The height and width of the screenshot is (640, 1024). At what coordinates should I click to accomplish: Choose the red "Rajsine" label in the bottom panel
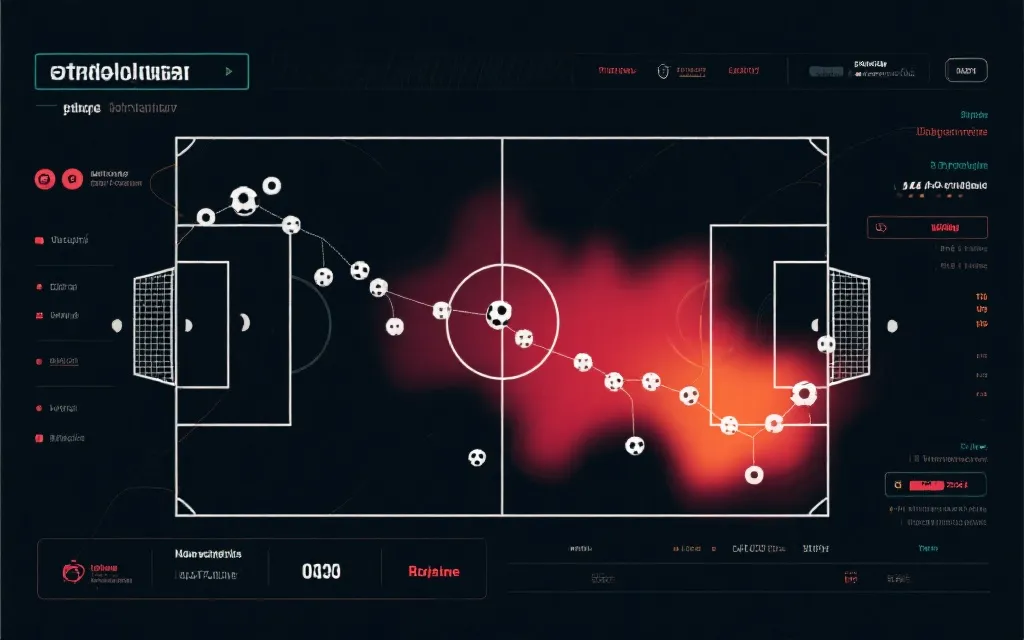434,572
